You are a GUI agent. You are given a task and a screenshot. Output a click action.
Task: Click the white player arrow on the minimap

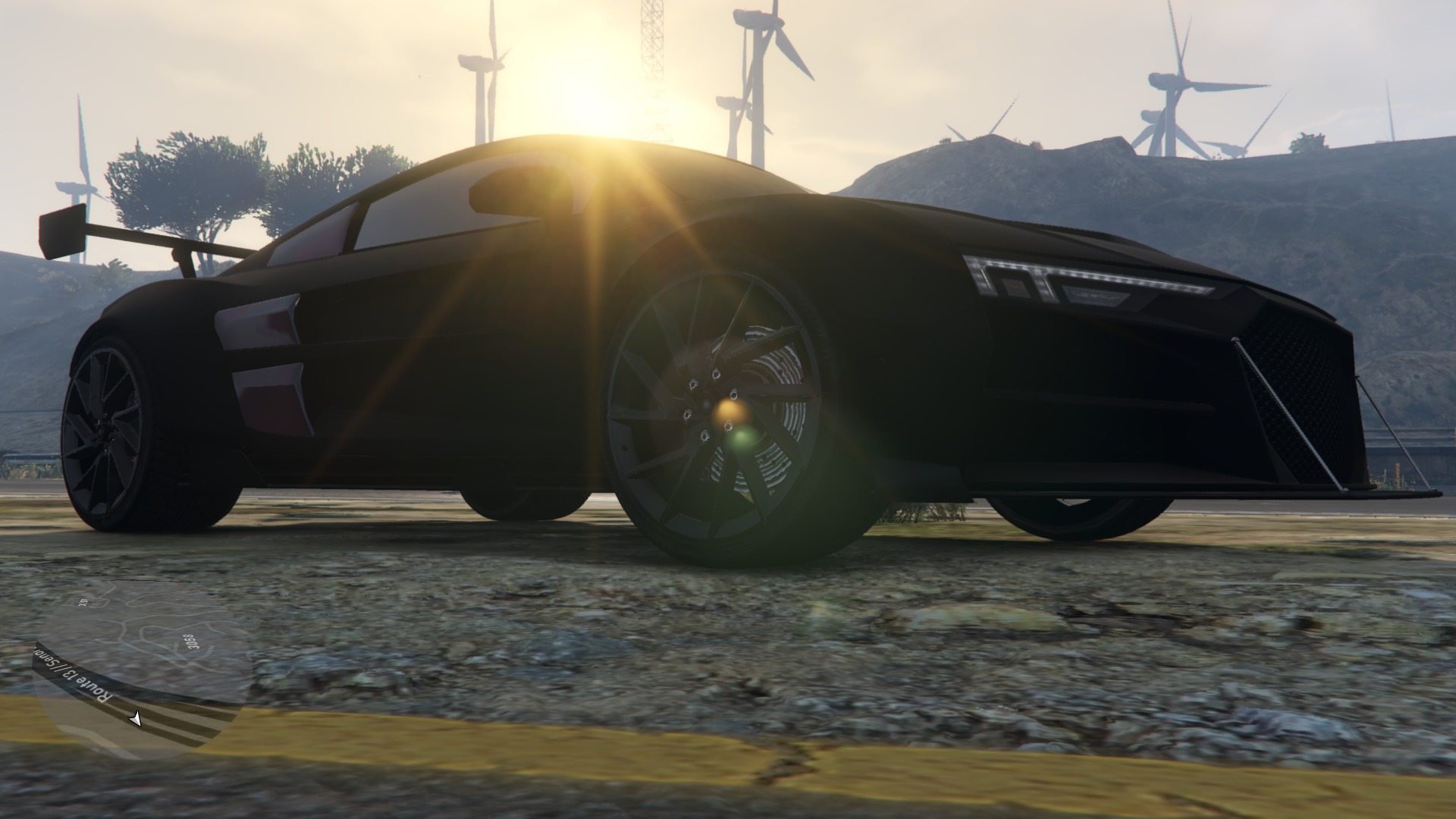136,718
